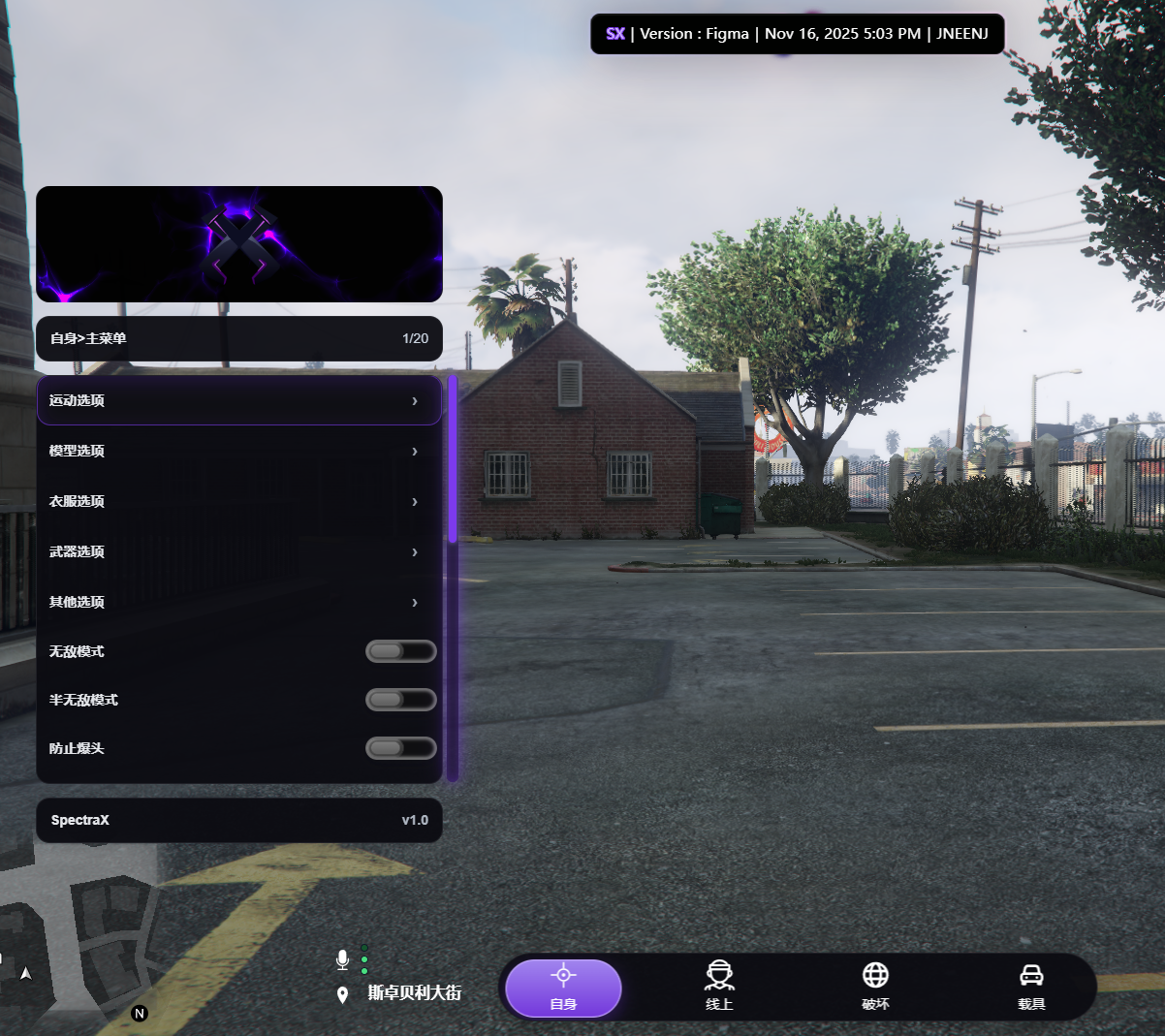The image size is (1165, 1036).
Task: Select the 载具 vehicle tab
Action: point(1031,988)
